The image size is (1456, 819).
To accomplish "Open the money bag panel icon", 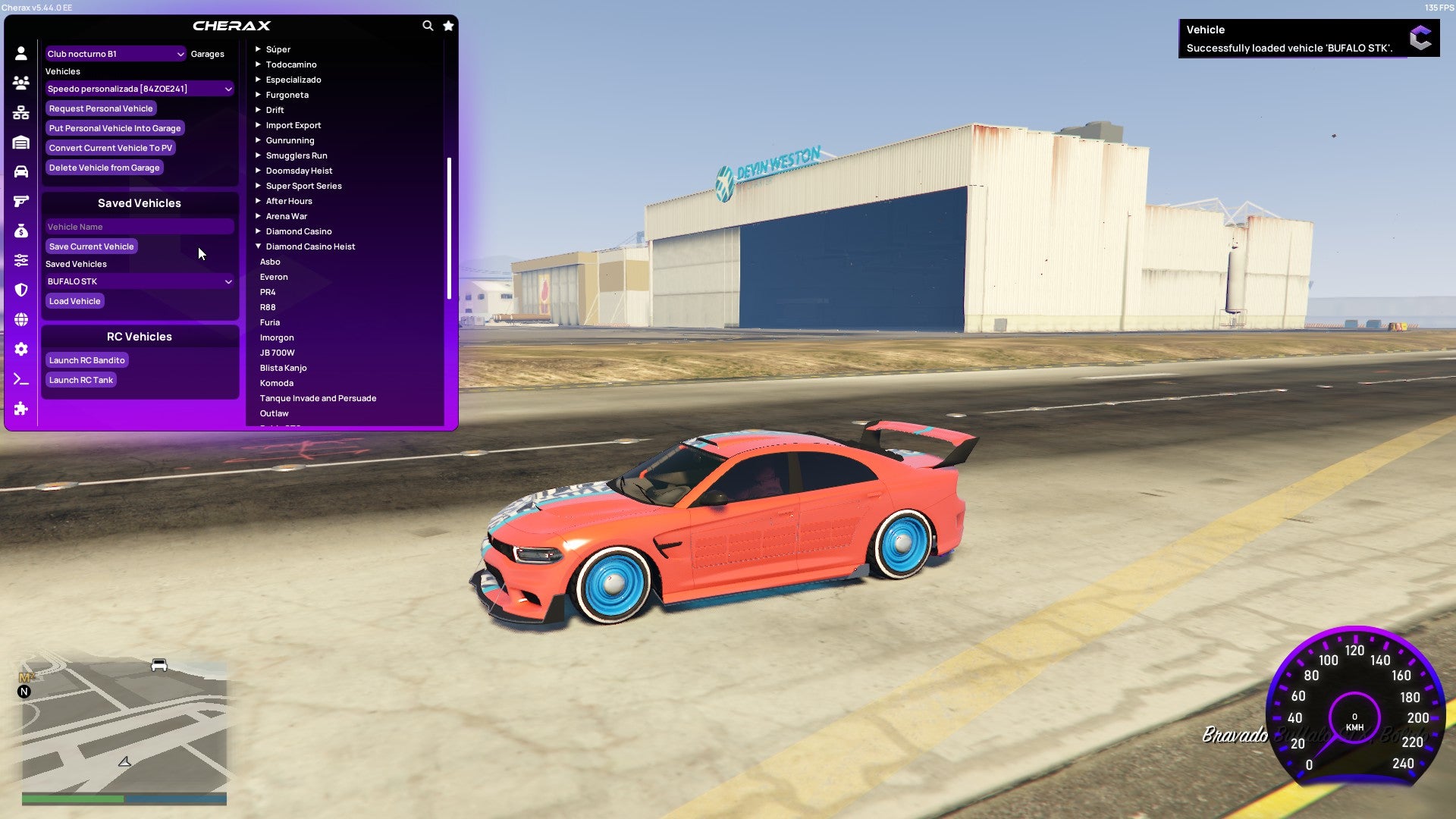I will click(x=20, y=230).
